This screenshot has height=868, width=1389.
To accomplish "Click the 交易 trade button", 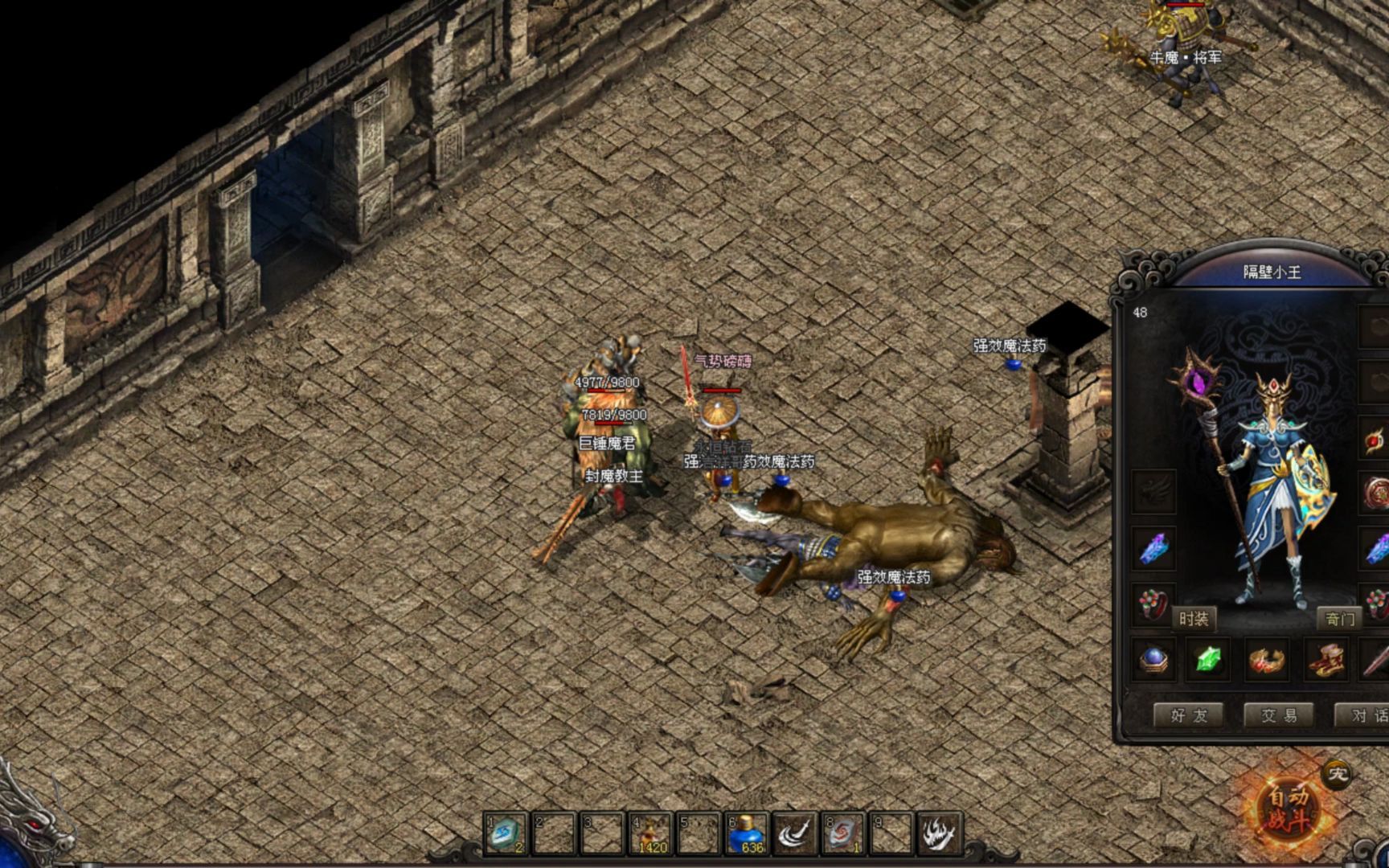I will (1278, 714).
